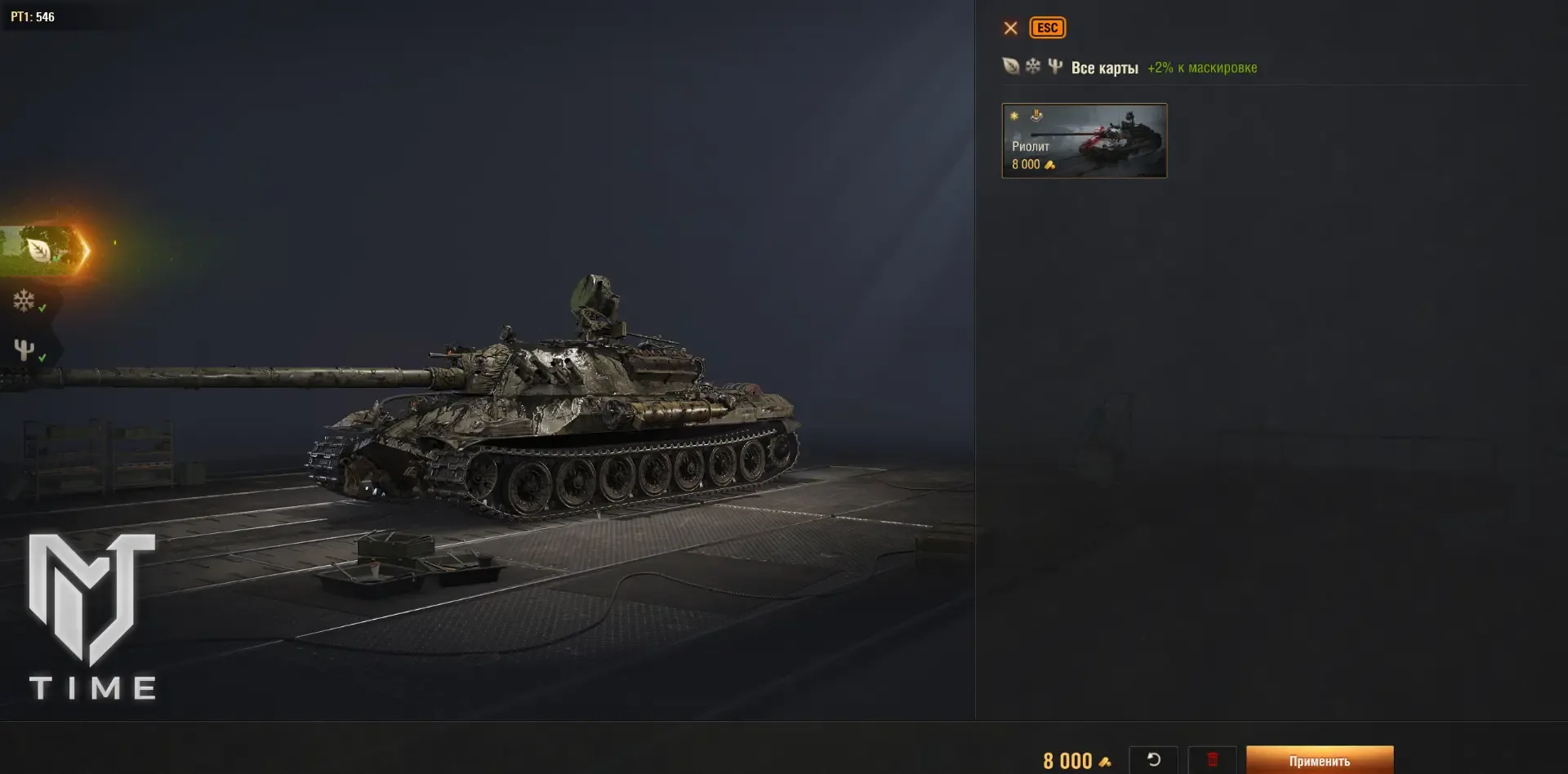The image size is (1568, 774).
Task: Switch to the winter snowflake camouflage tab
Action: 24,301
